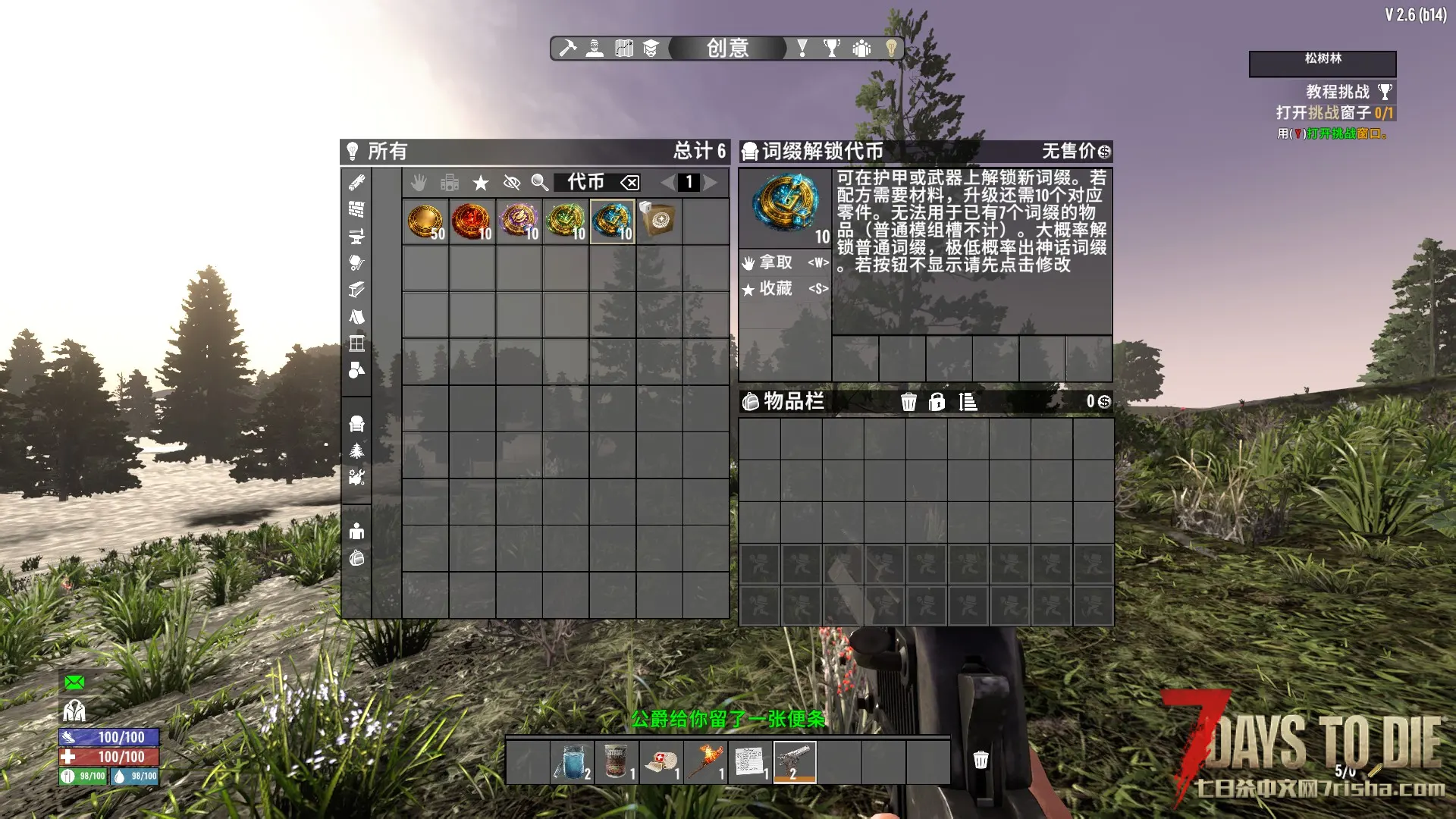1456x819 pixels.
Task: Open the map tab in top bar
Action: click(x=623, y=49)
